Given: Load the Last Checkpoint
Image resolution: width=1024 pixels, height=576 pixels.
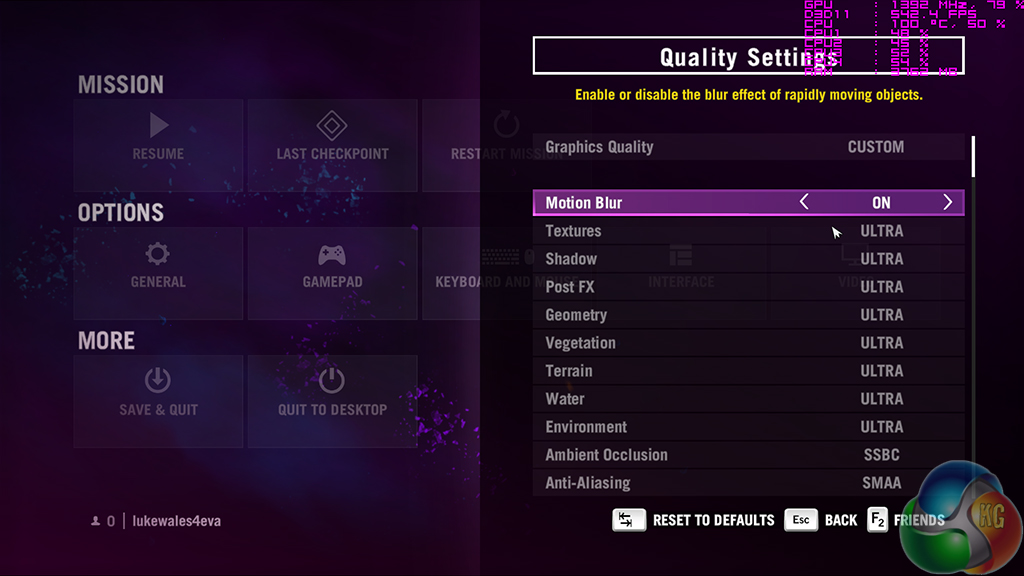Looking at the screenshot, I should coord(332,138).
